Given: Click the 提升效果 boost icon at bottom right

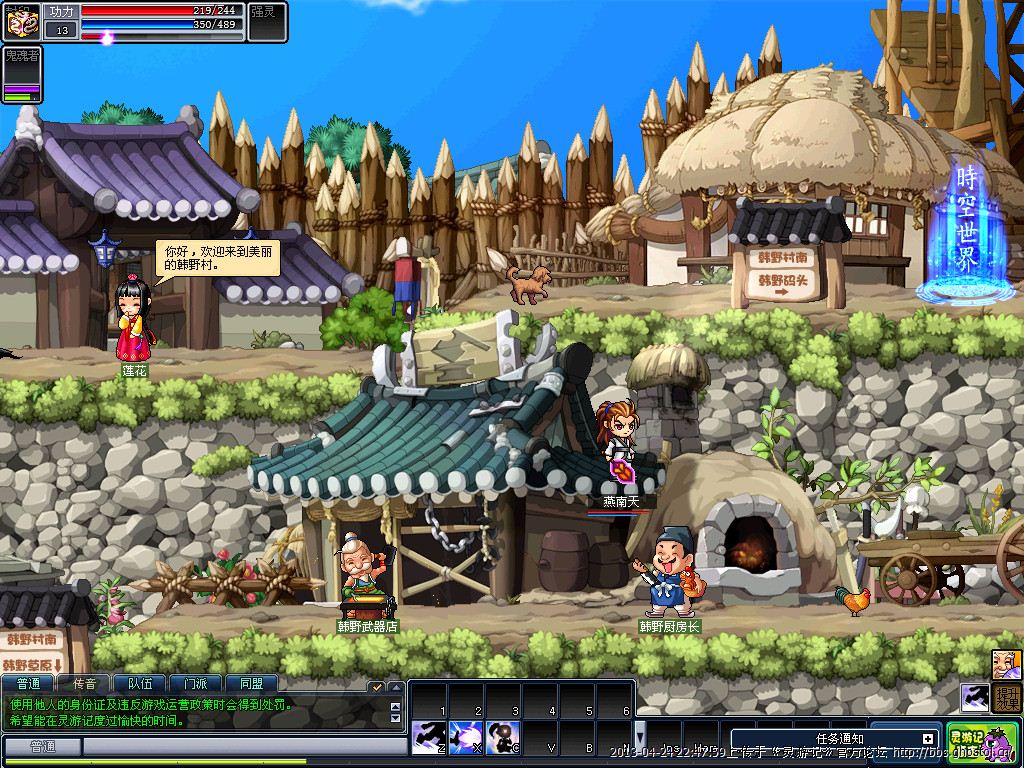Looking at the screenshot, I should pos(1009,697).
